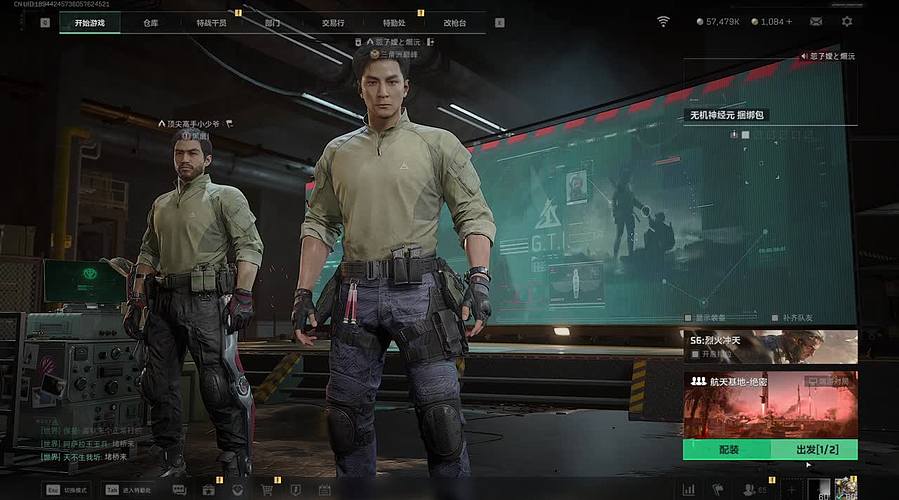Open the friends list icon
This screenshot has height=500, width=899.
749,490
